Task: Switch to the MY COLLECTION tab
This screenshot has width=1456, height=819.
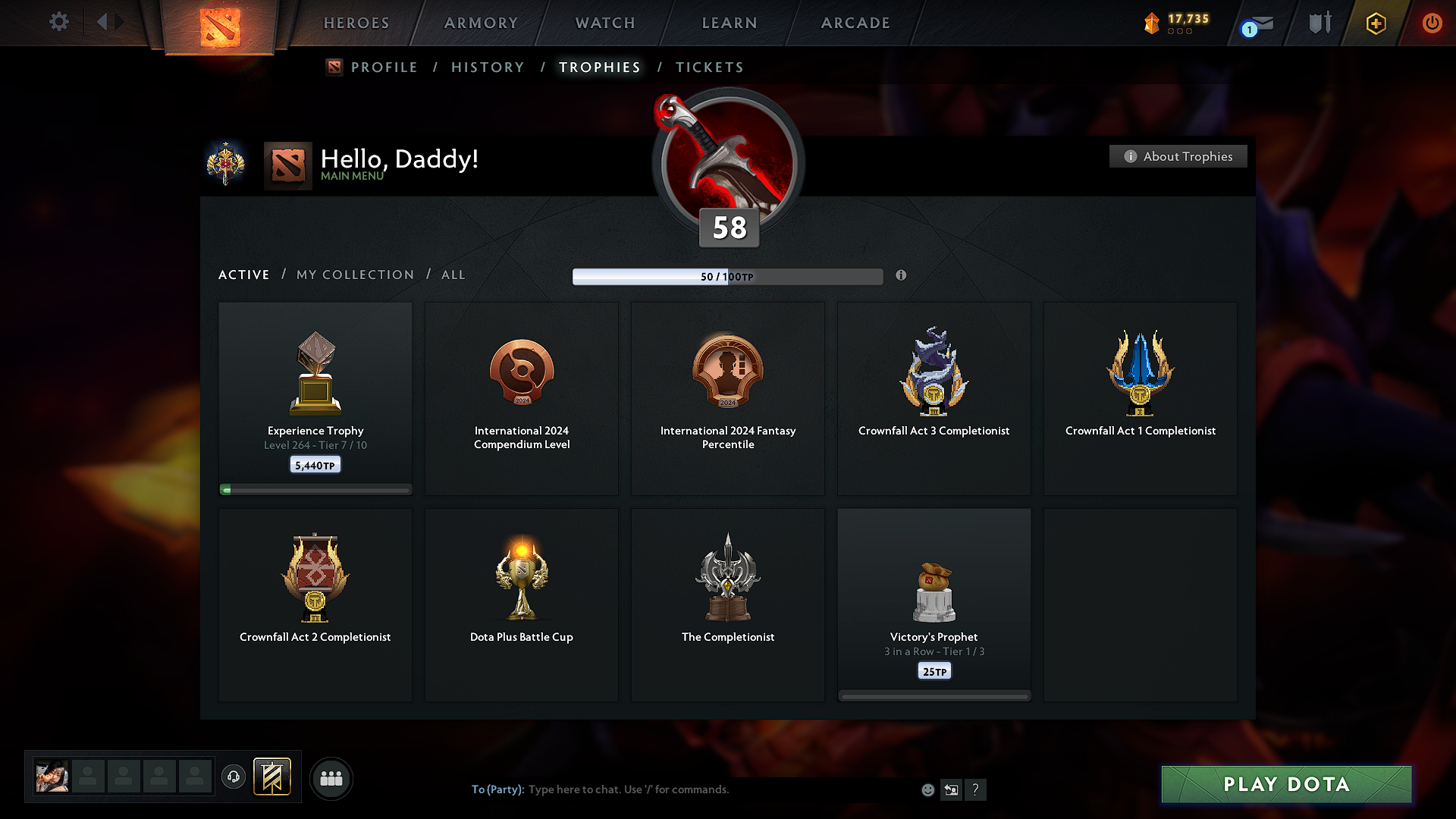Action: [x=354, y=275]
